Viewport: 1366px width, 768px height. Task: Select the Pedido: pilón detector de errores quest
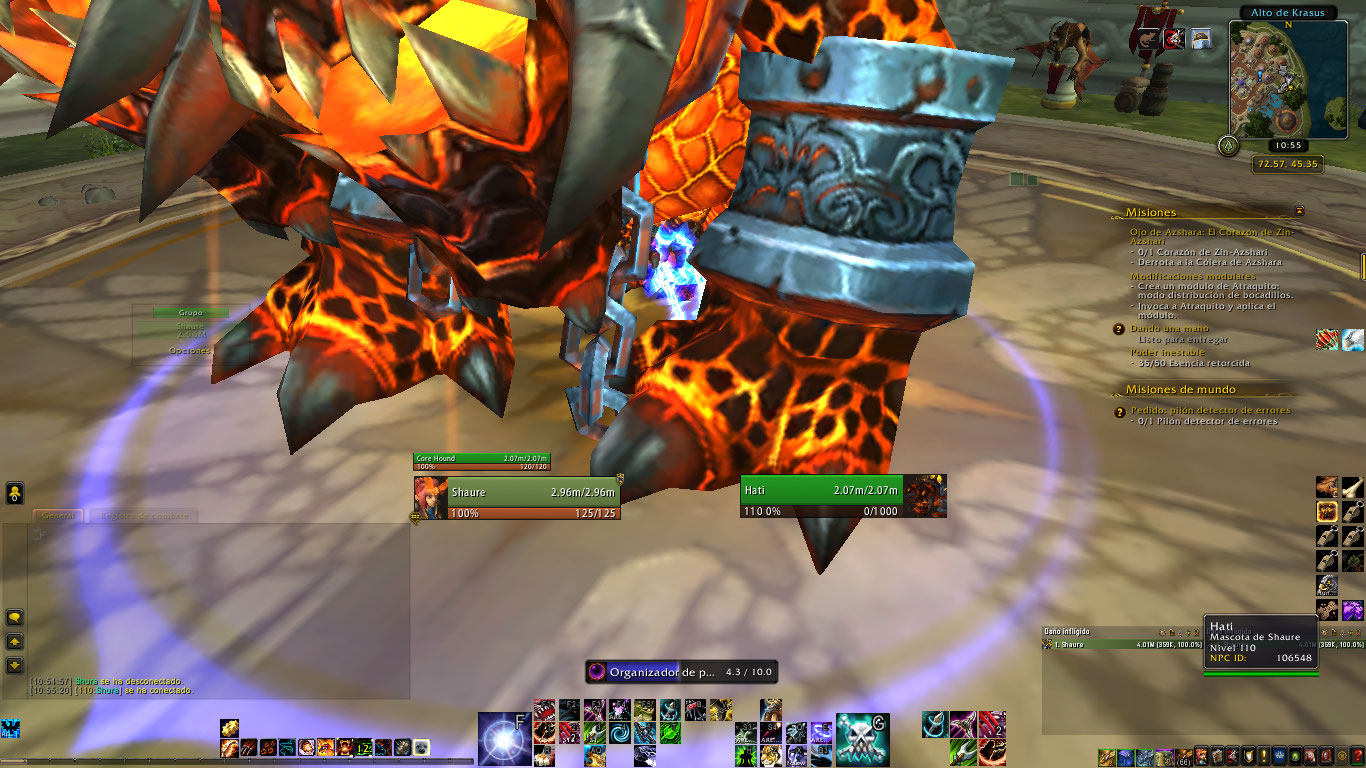click(1210, 410)
